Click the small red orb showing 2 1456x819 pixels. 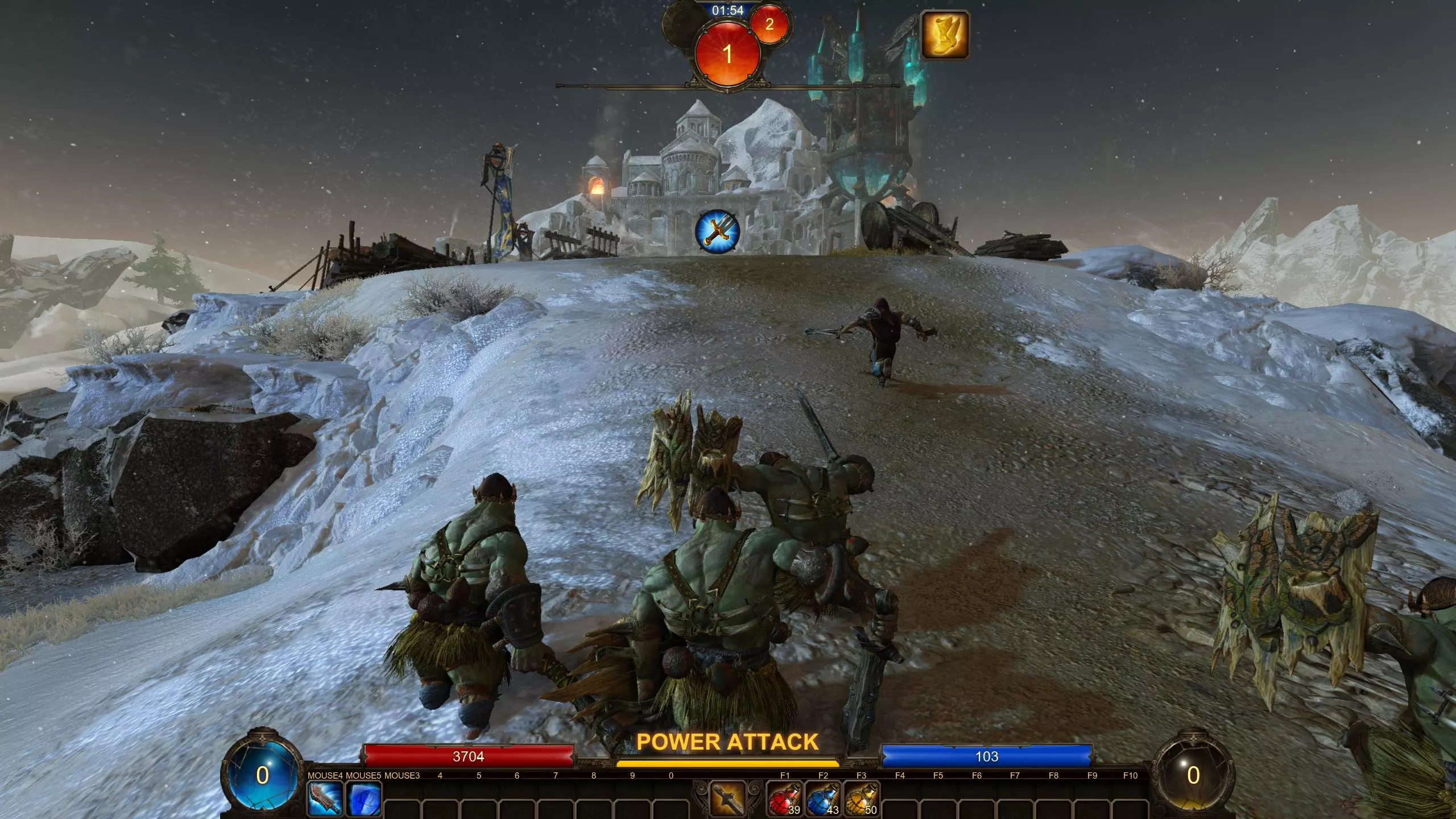click(x=770, y=24)
